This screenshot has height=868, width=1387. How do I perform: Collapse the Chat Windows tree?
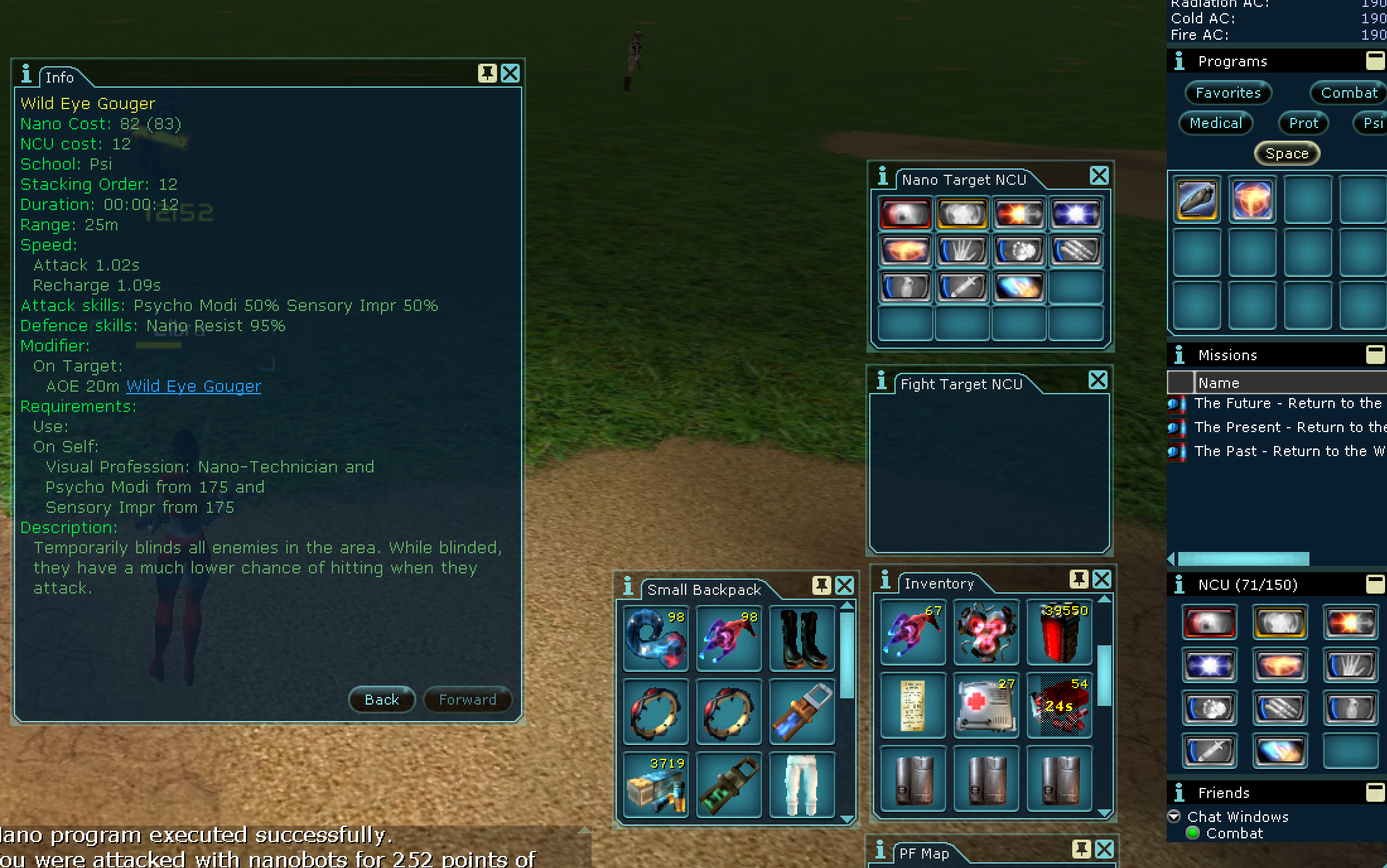[x=1174, y=816]
